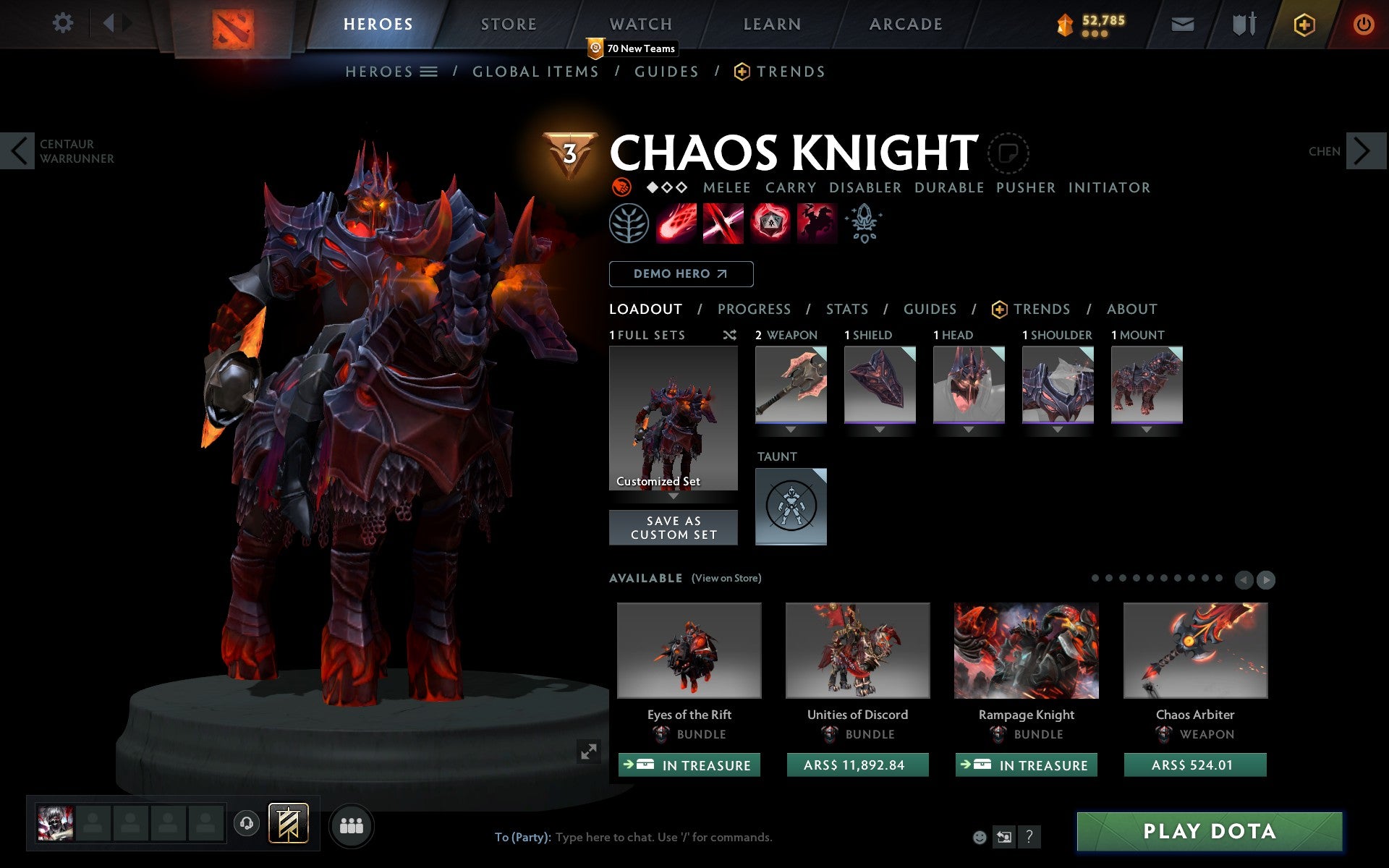Image resolution: width=1389 pixels, height=868 pixels.
Task: Open the settings gear icon
Action: (x=64, y=23)
